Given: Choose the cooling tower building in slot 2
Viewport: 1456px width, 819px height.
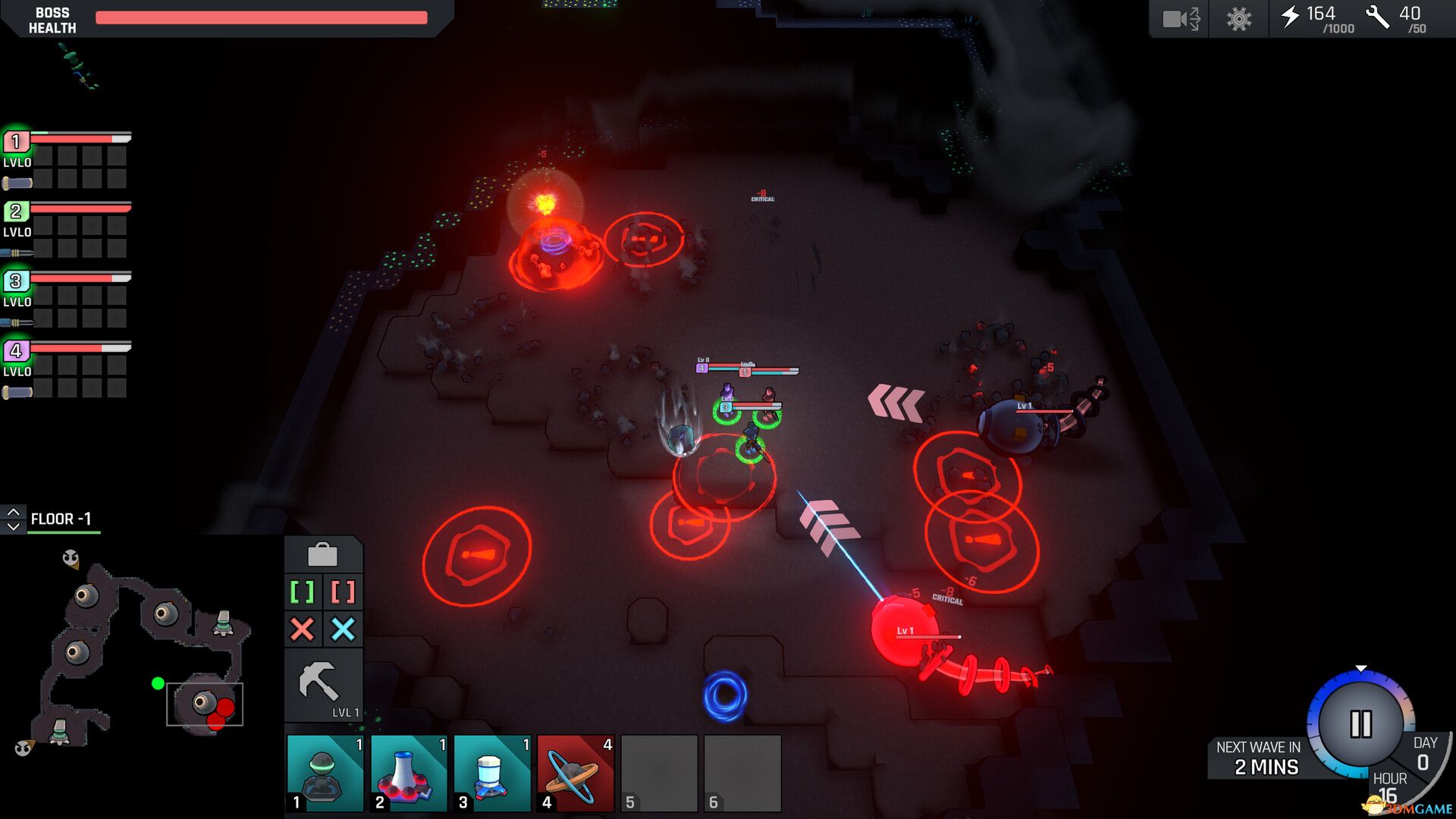Looking at the screenshot, I should pyautogui.click(x=409, y=773).
